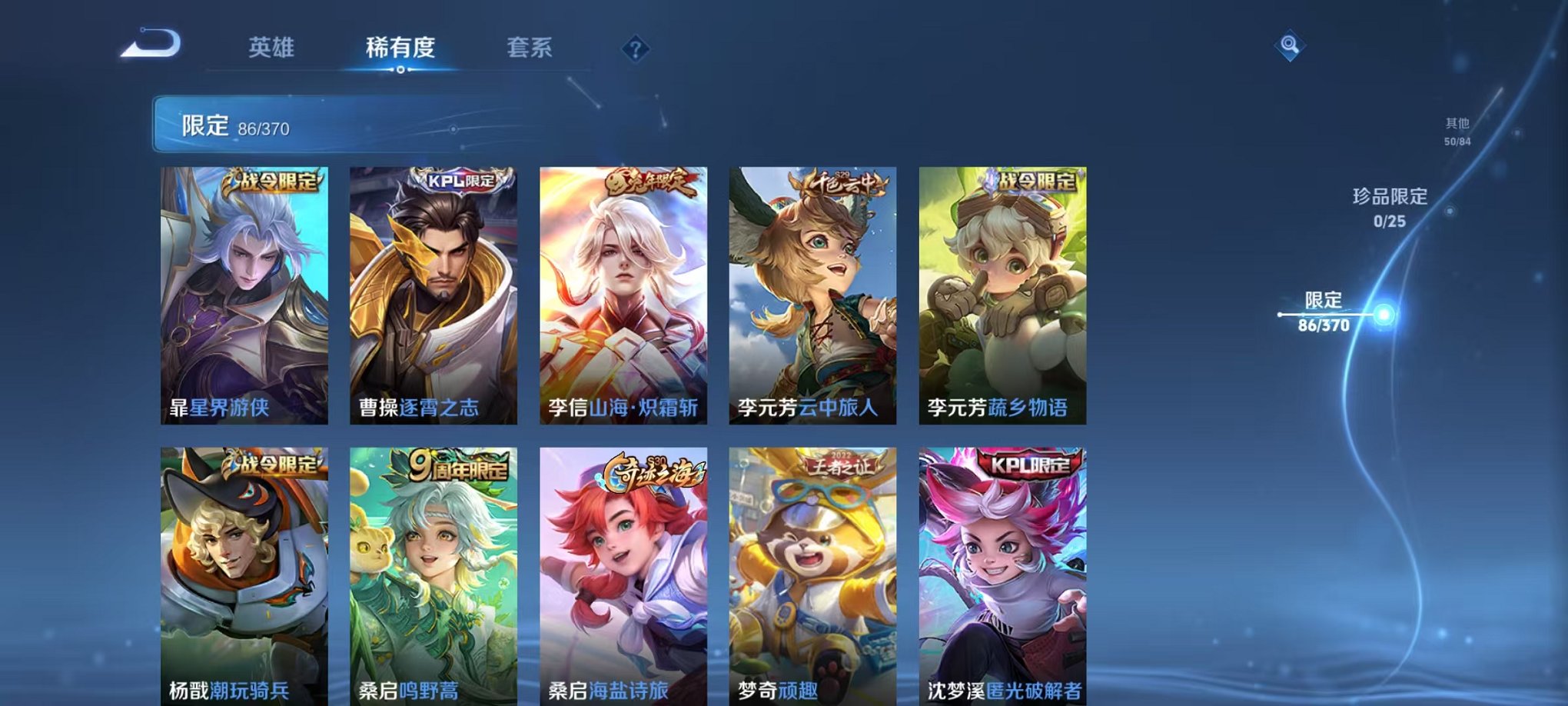Switch to the 套系 tab

click(530, 48)
